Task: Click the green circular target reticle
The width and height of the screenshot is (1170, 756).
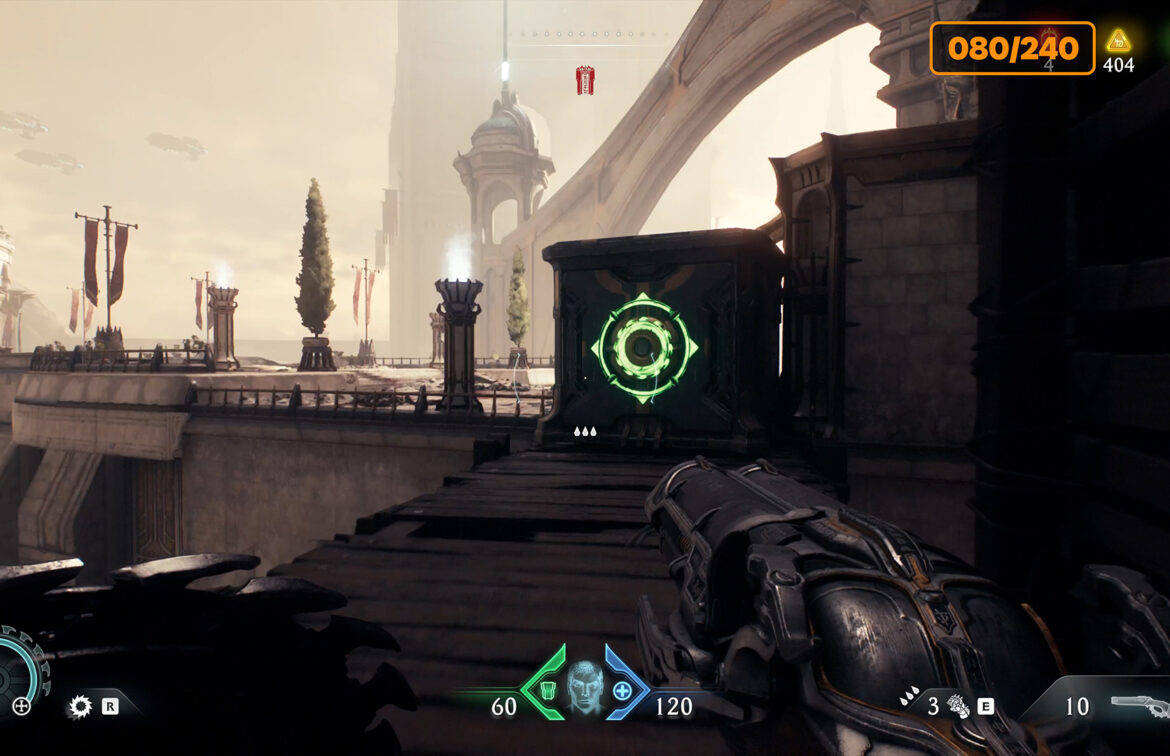Action: click(644, 347)
